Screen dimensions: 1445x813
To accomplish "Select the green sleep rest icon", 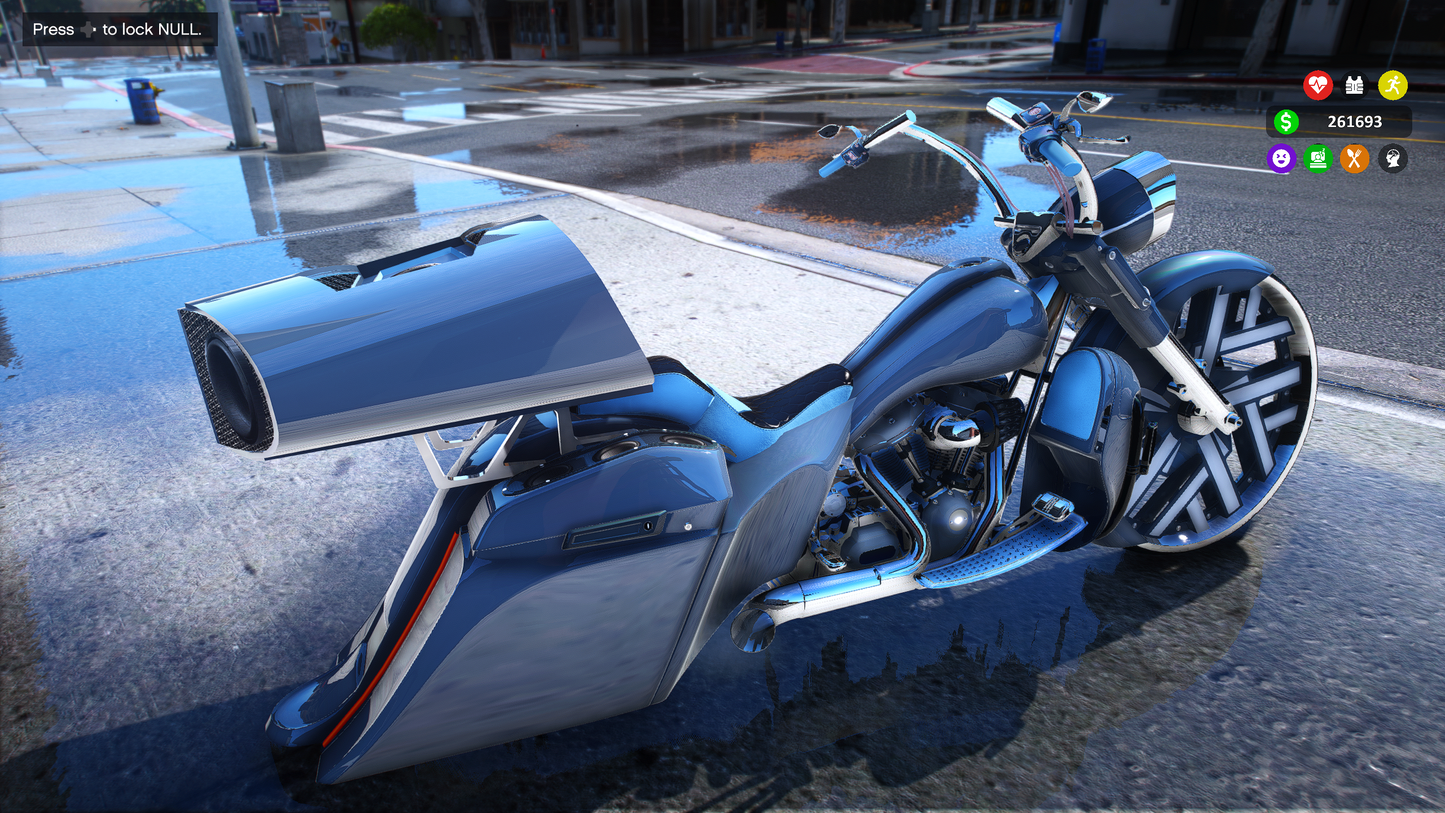I will [x=1318, y=158].
